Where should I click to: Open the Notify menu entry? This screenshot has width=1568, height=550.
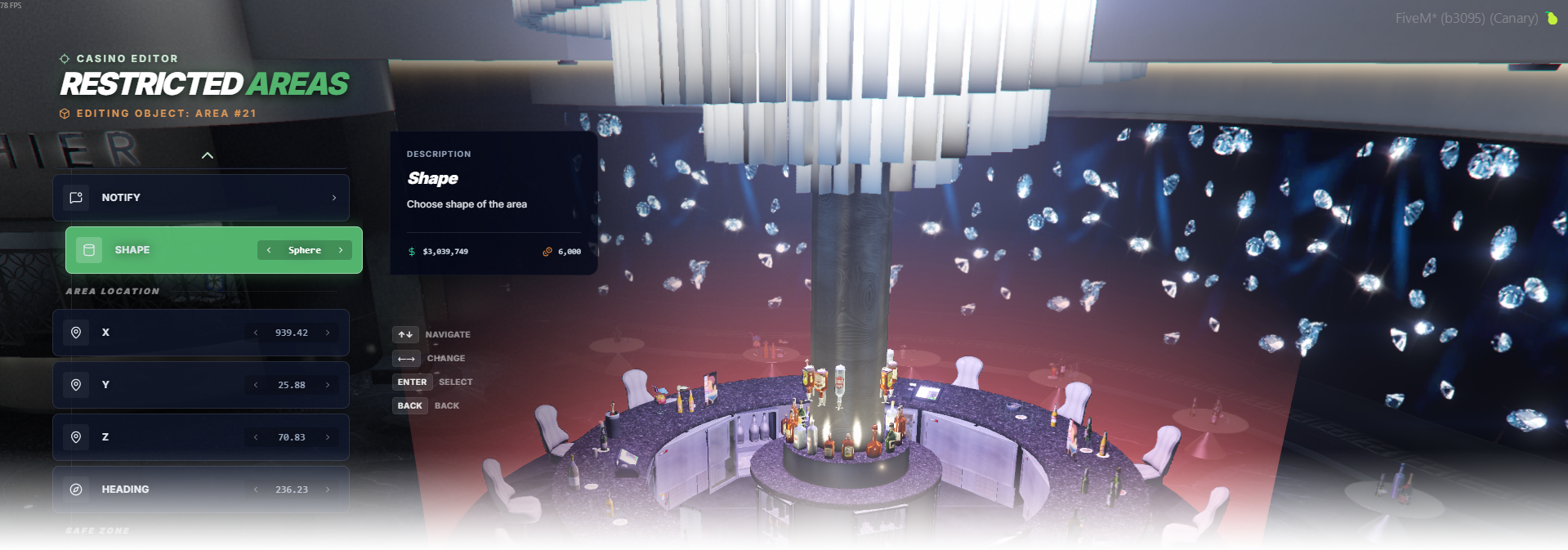pyautogui.click(x=201, y=198)
